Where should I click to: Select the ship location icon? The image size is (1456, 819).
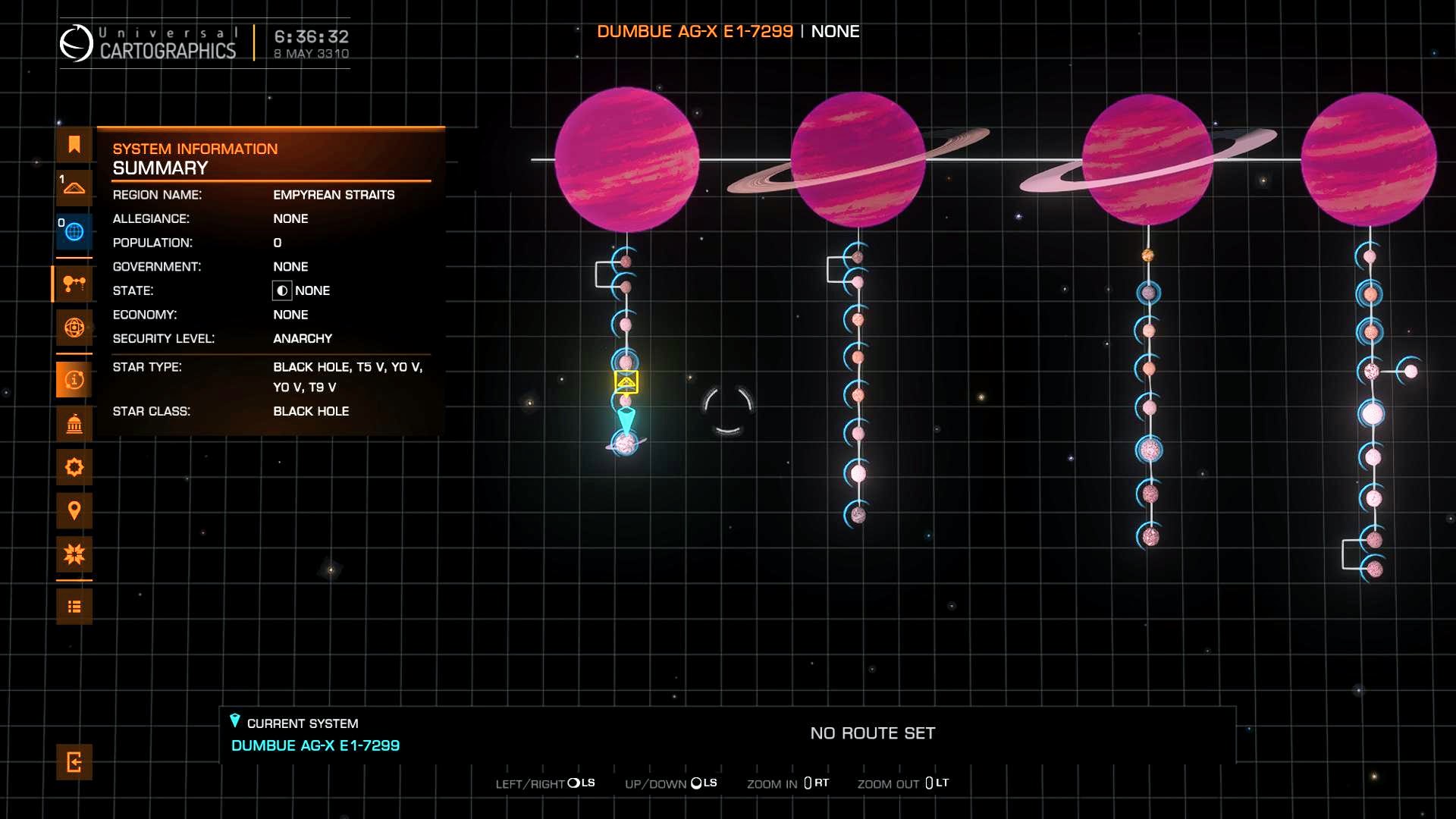click(x=74, y=187)
